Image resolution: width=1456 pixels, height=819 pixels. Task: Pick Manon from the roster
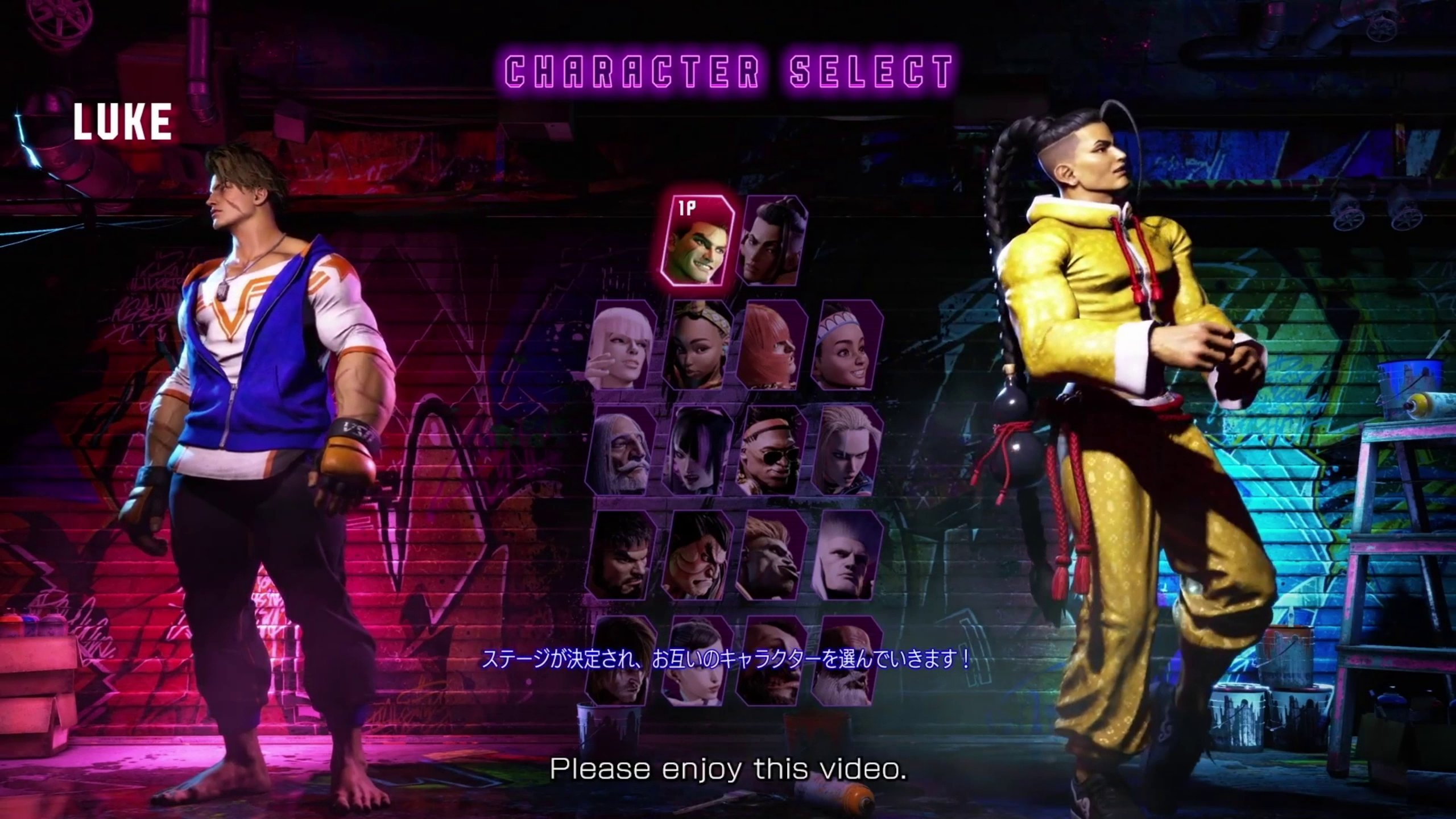pos(621,345)
